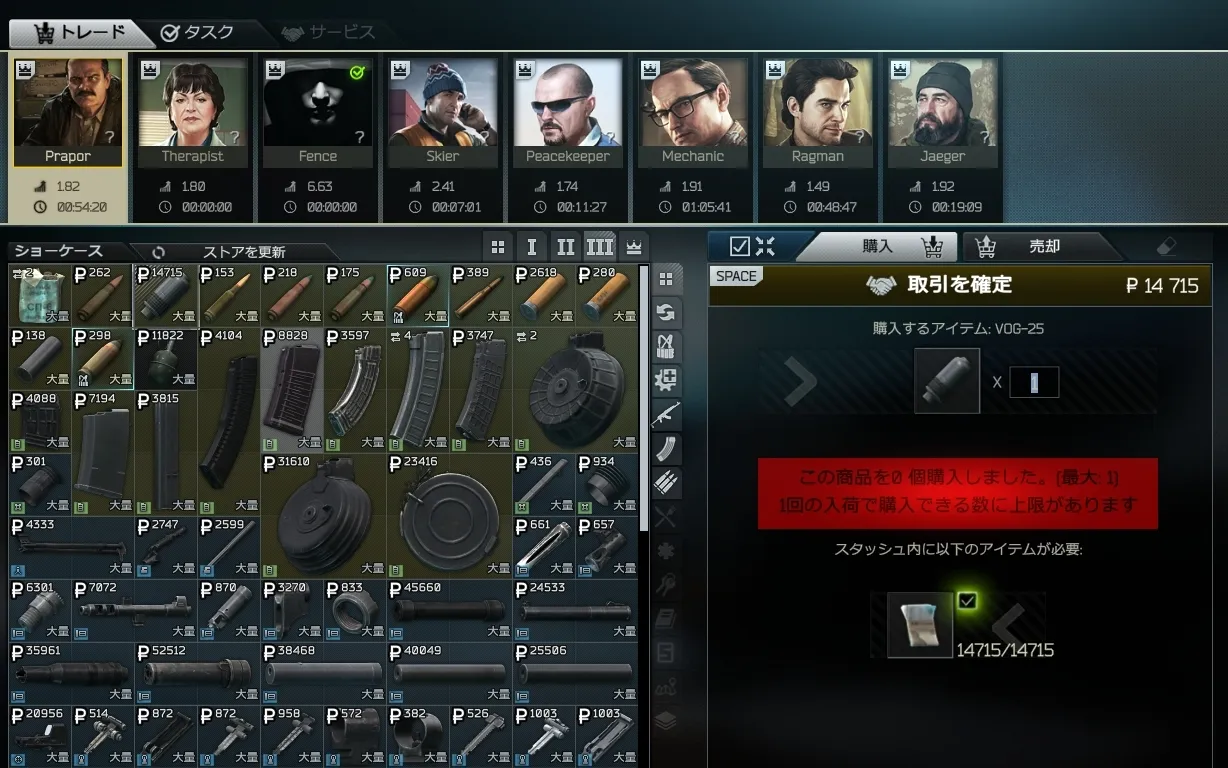Show loyalty level III items
This screenshot has height=768, width=1228.
598,247
